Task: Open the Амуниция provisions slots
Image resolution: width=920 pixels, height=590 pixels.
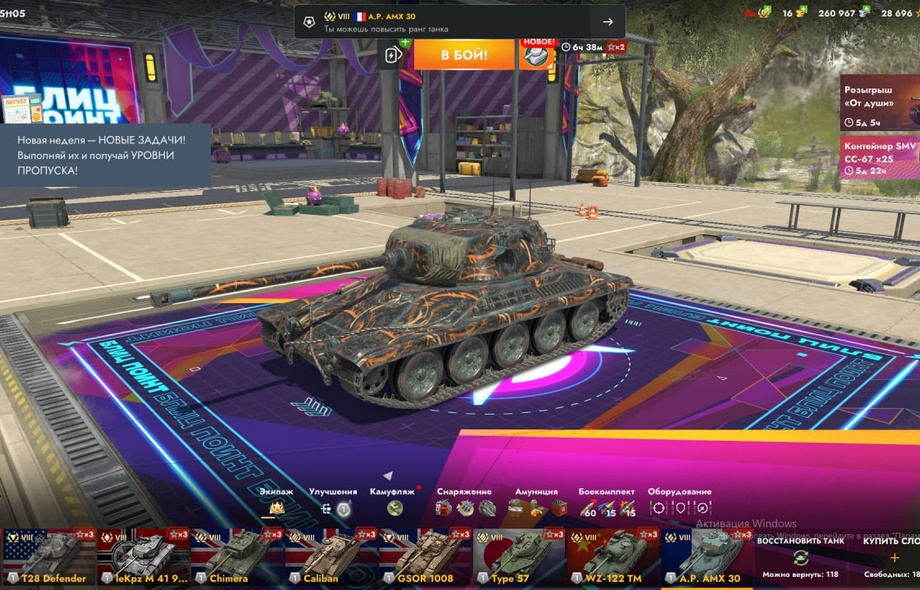Action: tap(536, 507)
